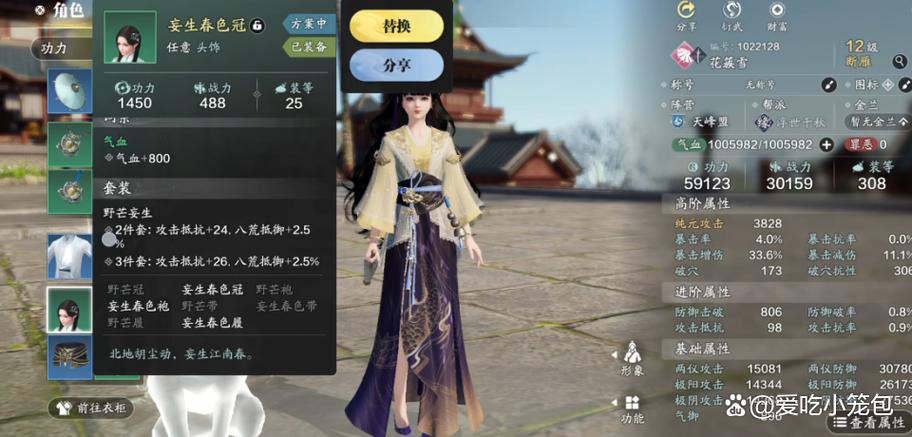Image resolution: width=912 pixels, height=437 pixels.
Task: Click 查看属性 to view attributes
Action: pyautogui.click(x=868, y=424)
